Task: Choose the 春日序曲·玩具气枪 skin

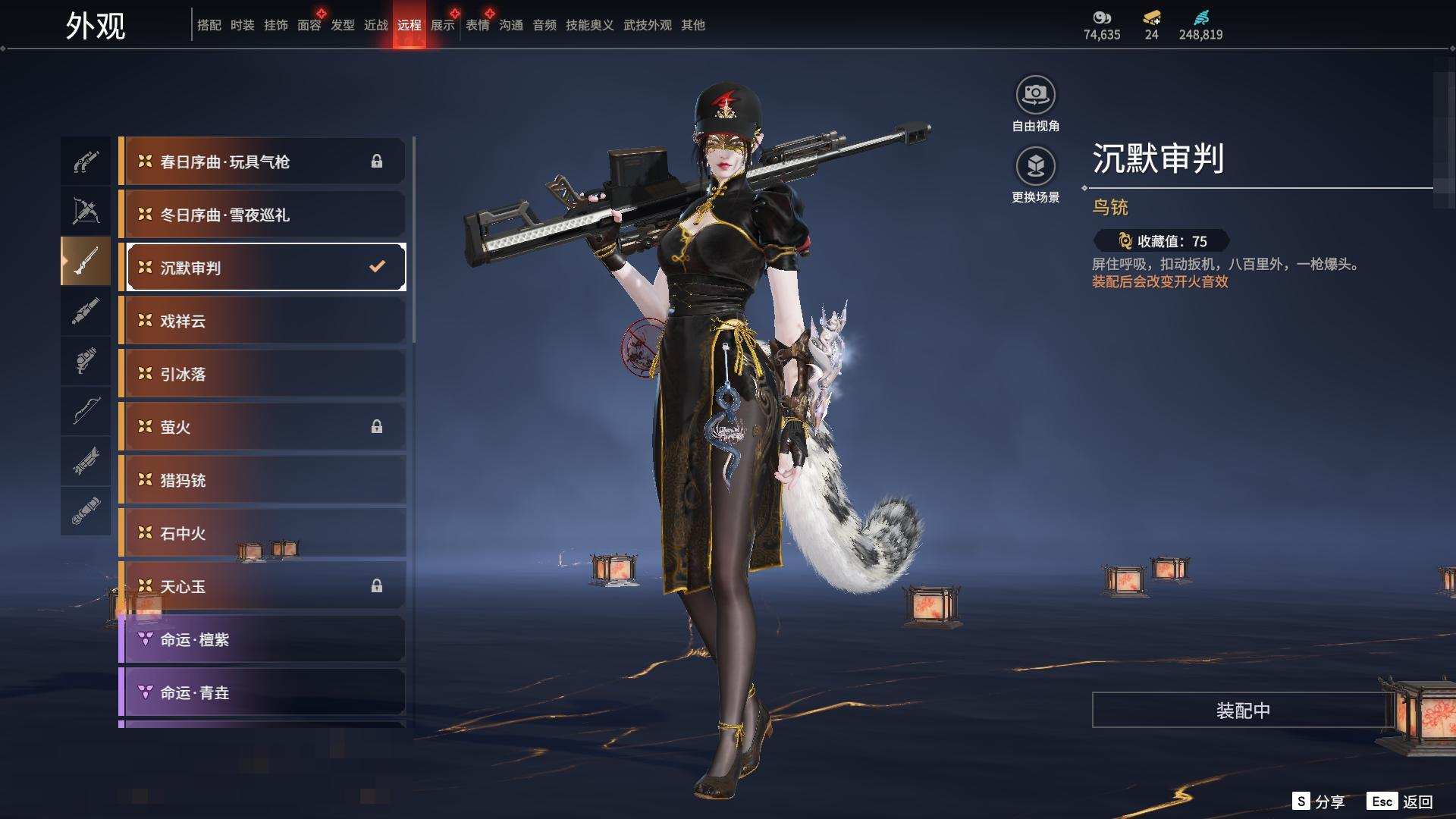Action: click(262, 162)
